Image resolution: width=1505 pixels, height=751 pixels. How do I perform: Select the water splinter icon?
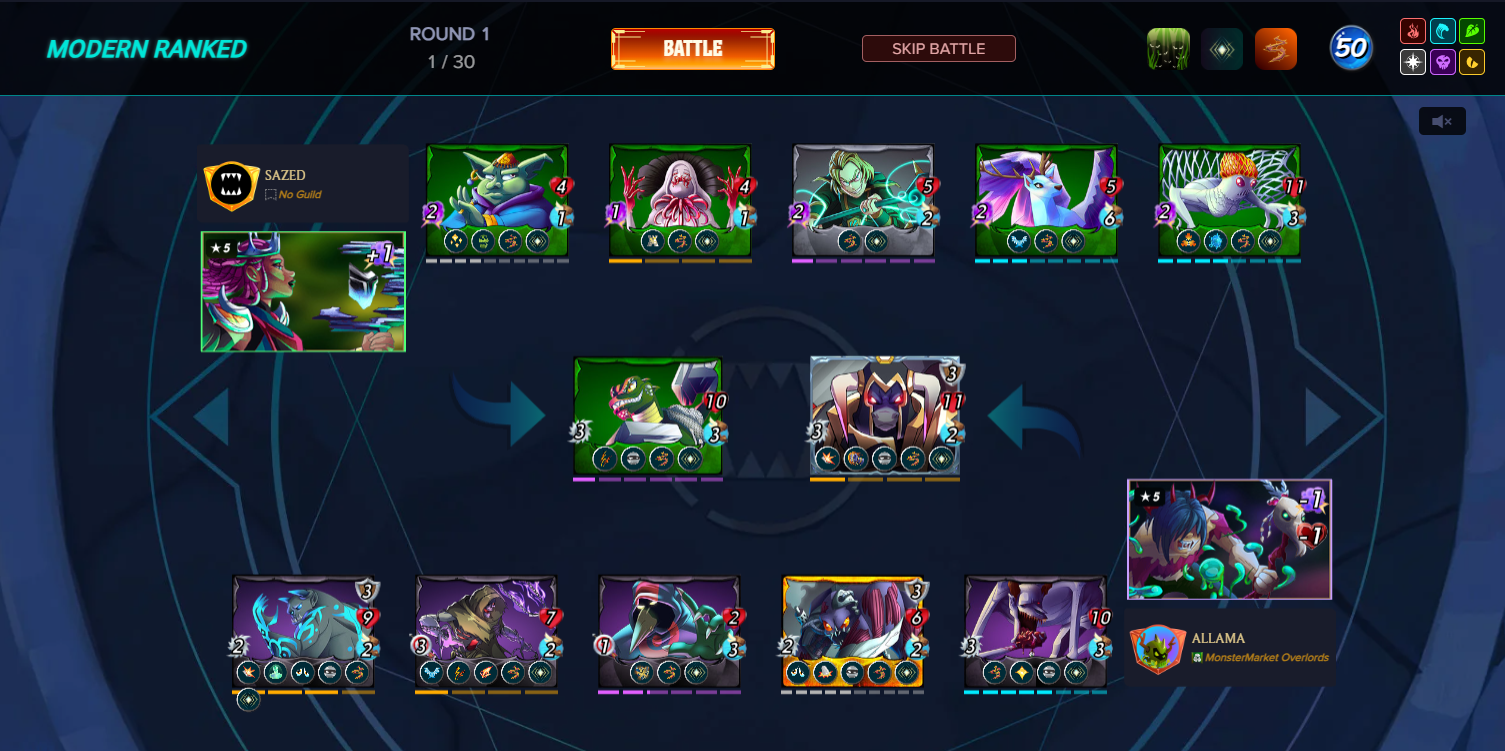[1442, 30]
